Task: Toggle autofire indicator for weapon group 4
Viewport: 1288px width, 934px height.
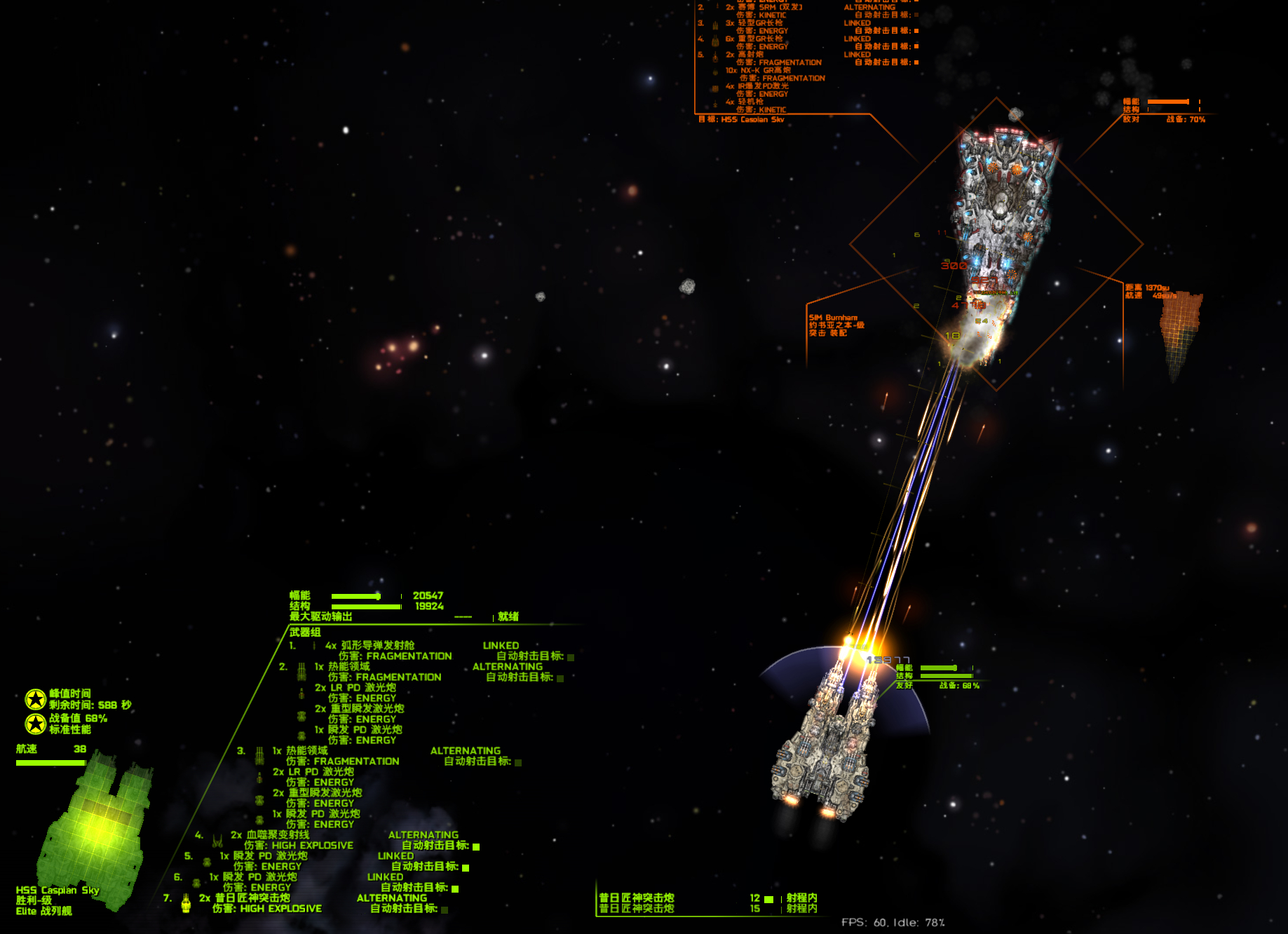Action: [476, 846]
